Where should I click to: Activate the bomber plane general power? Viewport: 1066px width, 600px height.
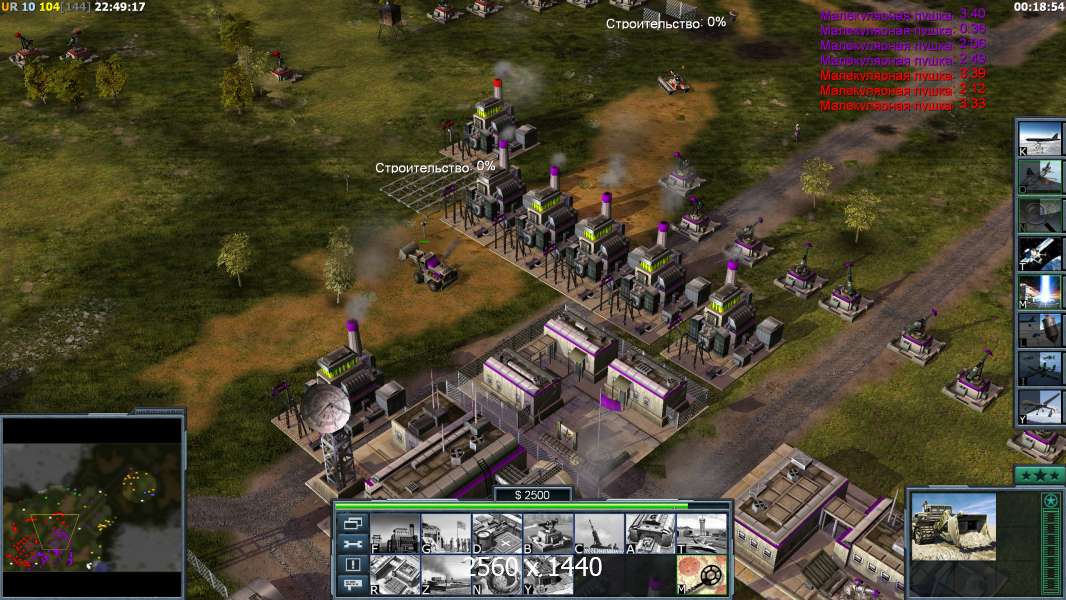(x=1040, y=137)
